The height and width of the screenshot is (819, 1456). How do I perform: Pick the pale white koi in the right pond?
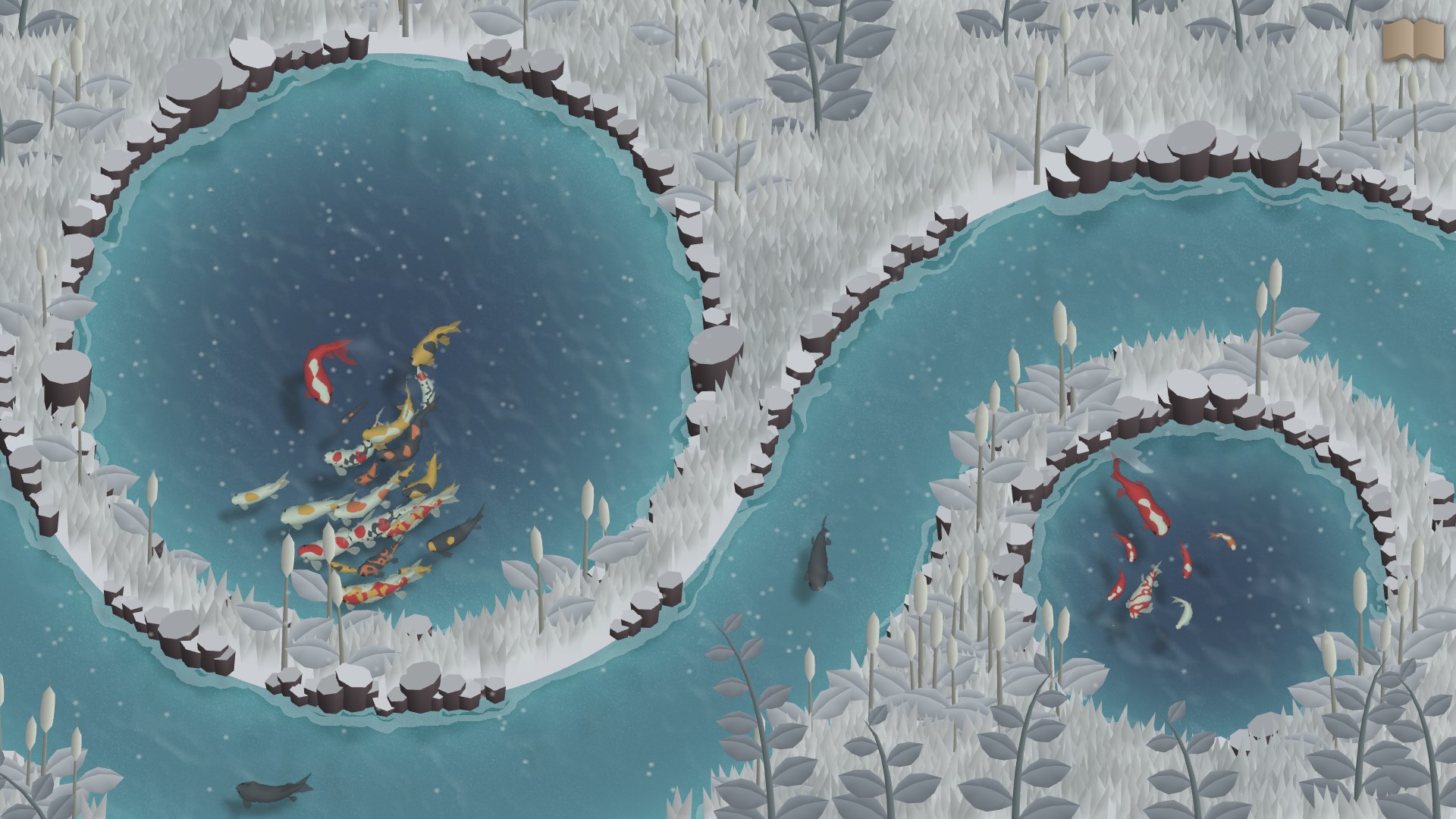(x=1184, y=613)
